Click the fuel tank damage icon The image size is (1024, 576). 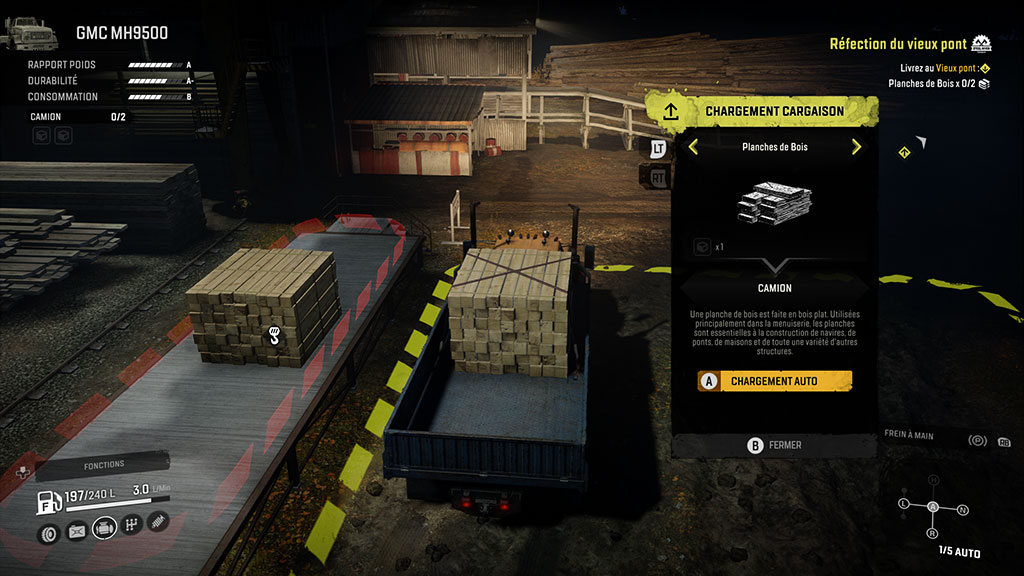pyautogui.click(x=76, y=531)
